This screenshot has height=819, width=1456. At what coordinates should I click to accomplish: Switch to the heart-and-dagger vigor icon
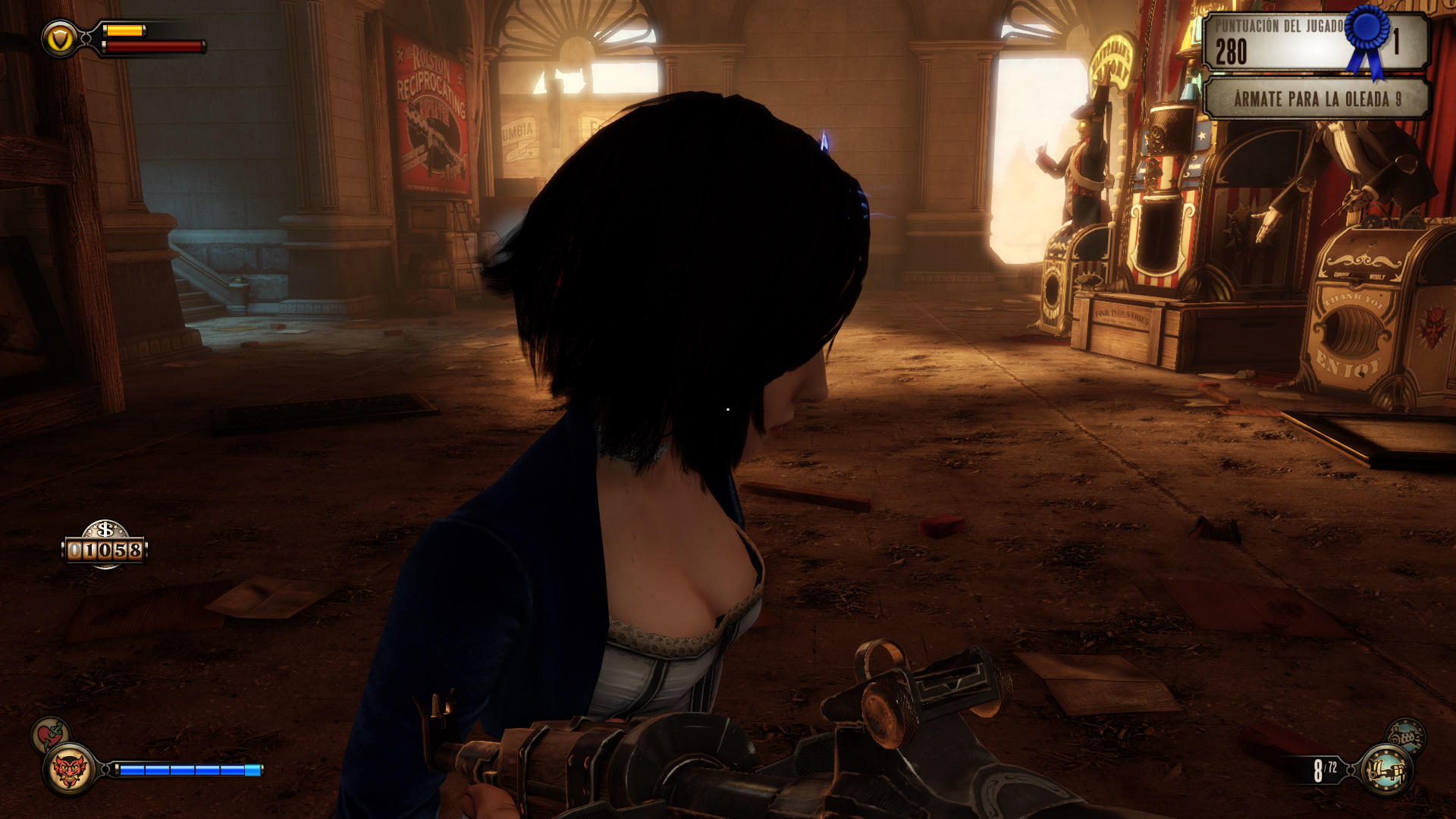coord(50,734)
